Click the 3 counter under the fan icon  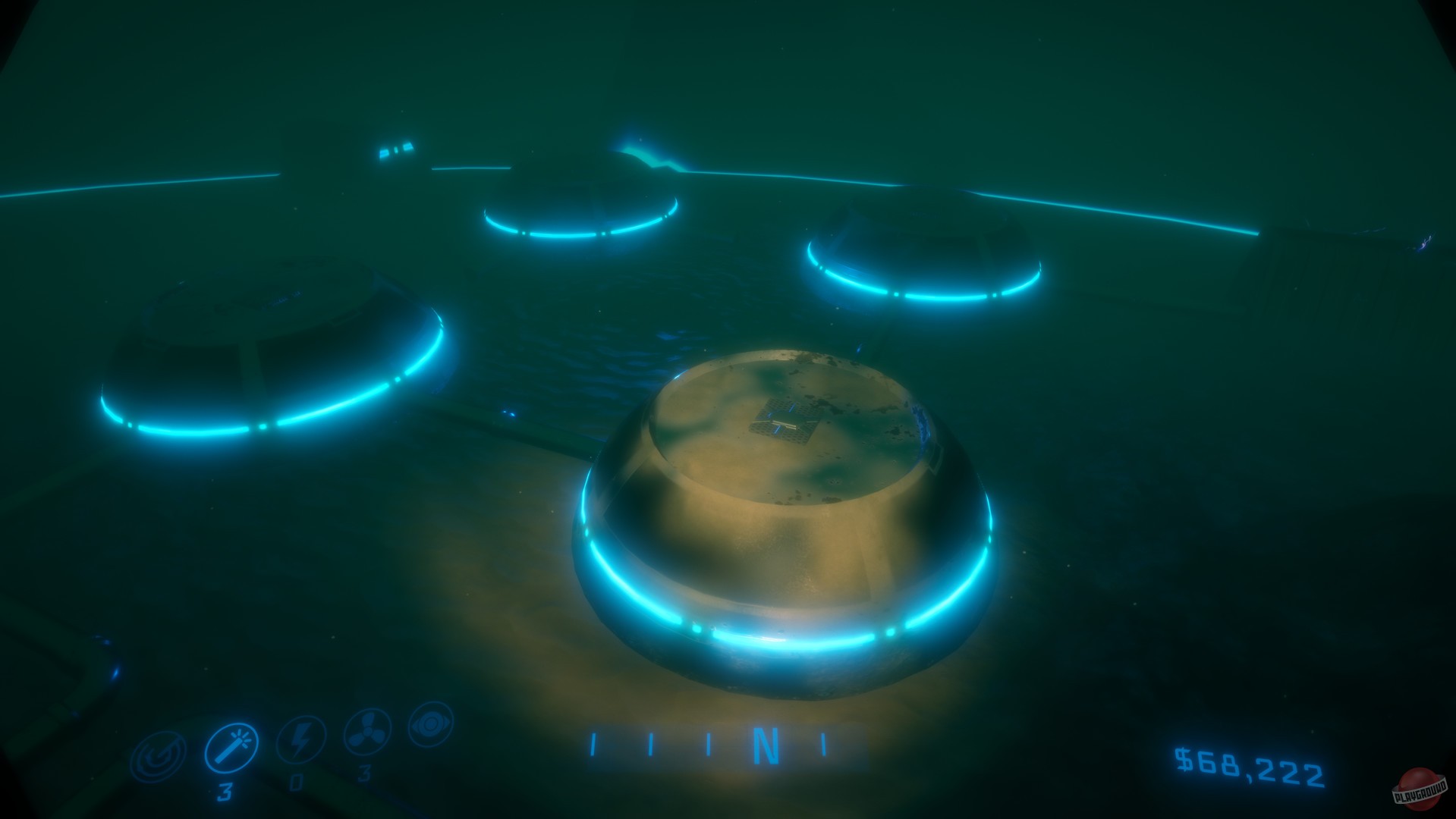click(x=363, y=772)
